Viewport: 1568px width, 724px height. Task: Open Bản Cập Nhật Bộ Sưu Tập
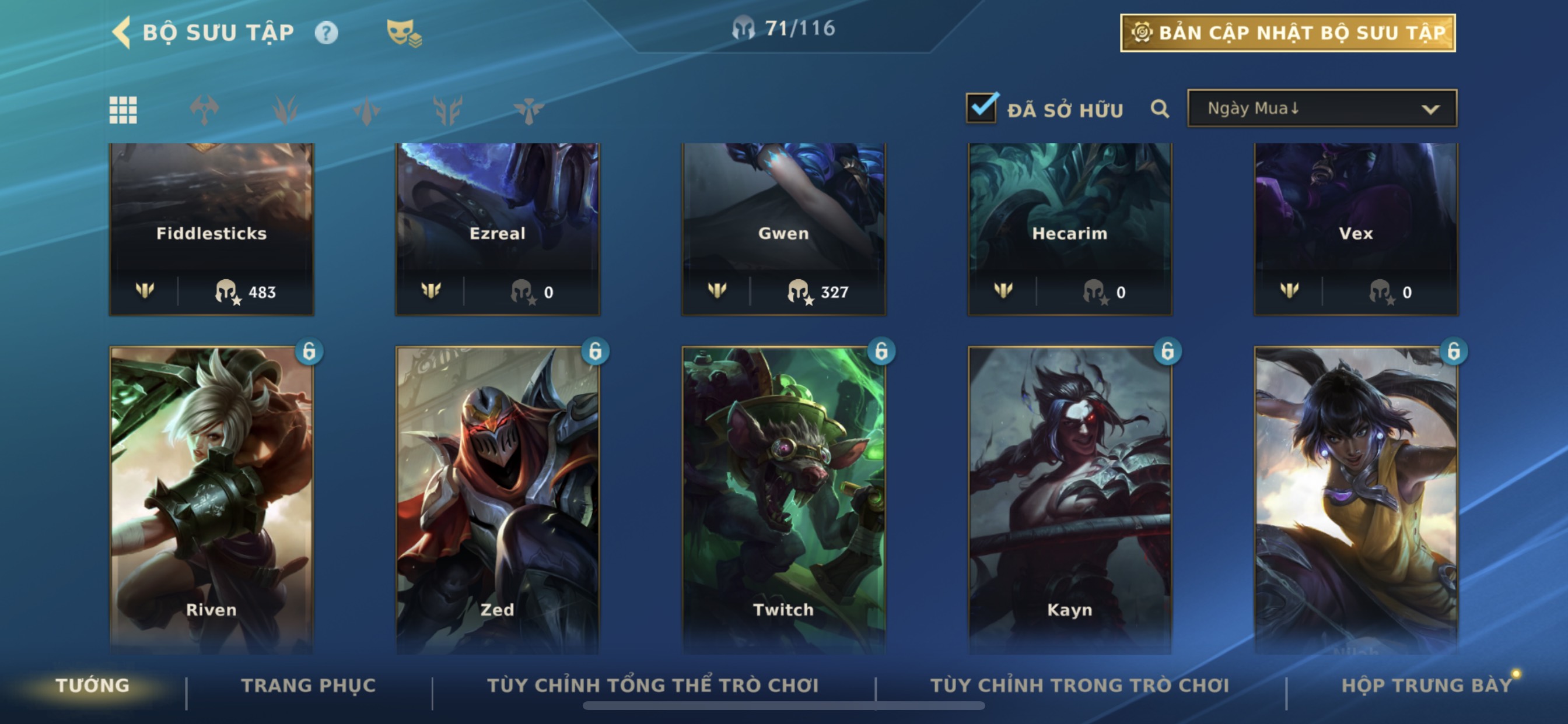[1287, 33]
